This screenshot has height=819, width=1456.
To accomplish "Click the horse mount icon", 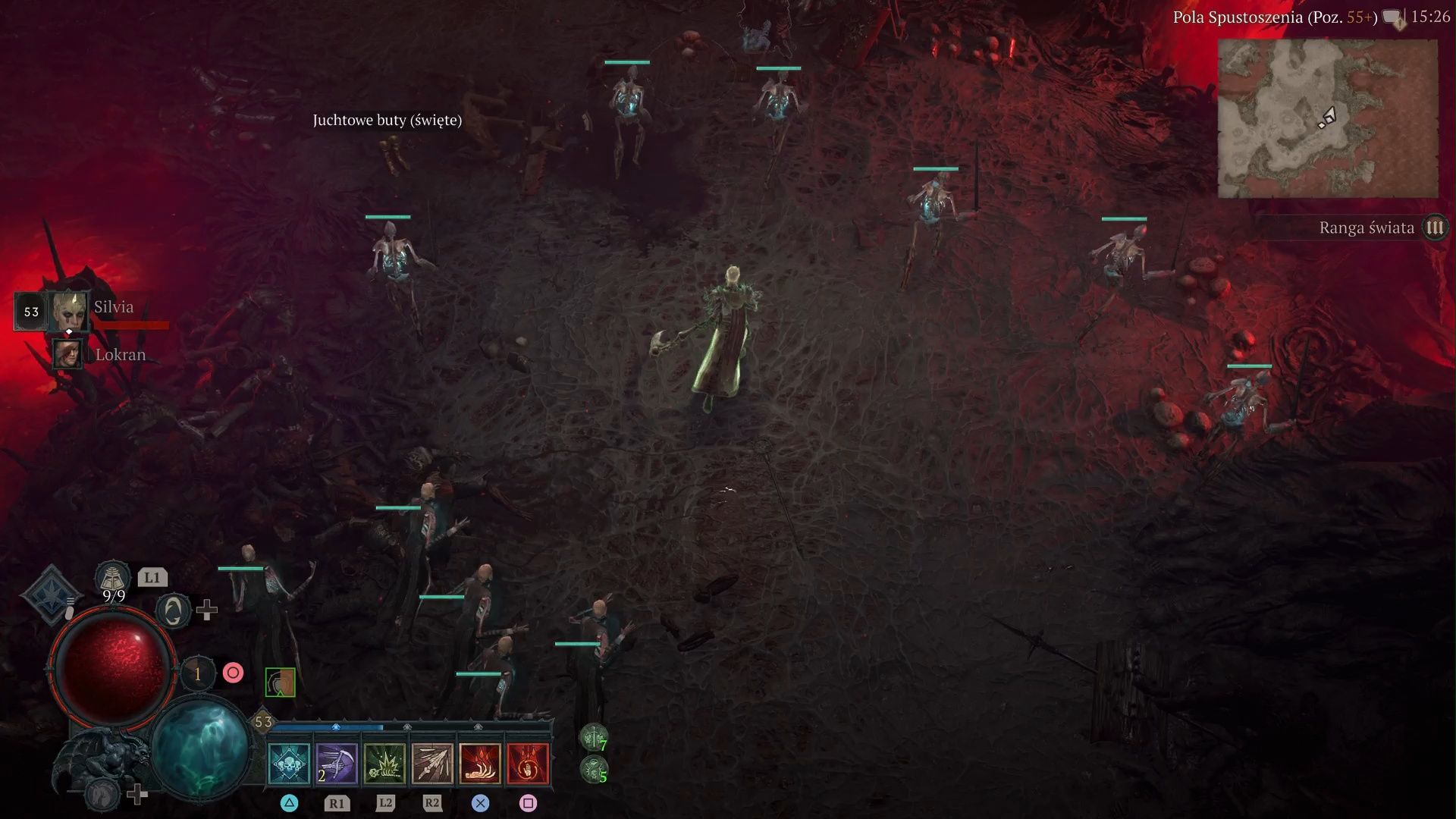I will tap(100, 795).
